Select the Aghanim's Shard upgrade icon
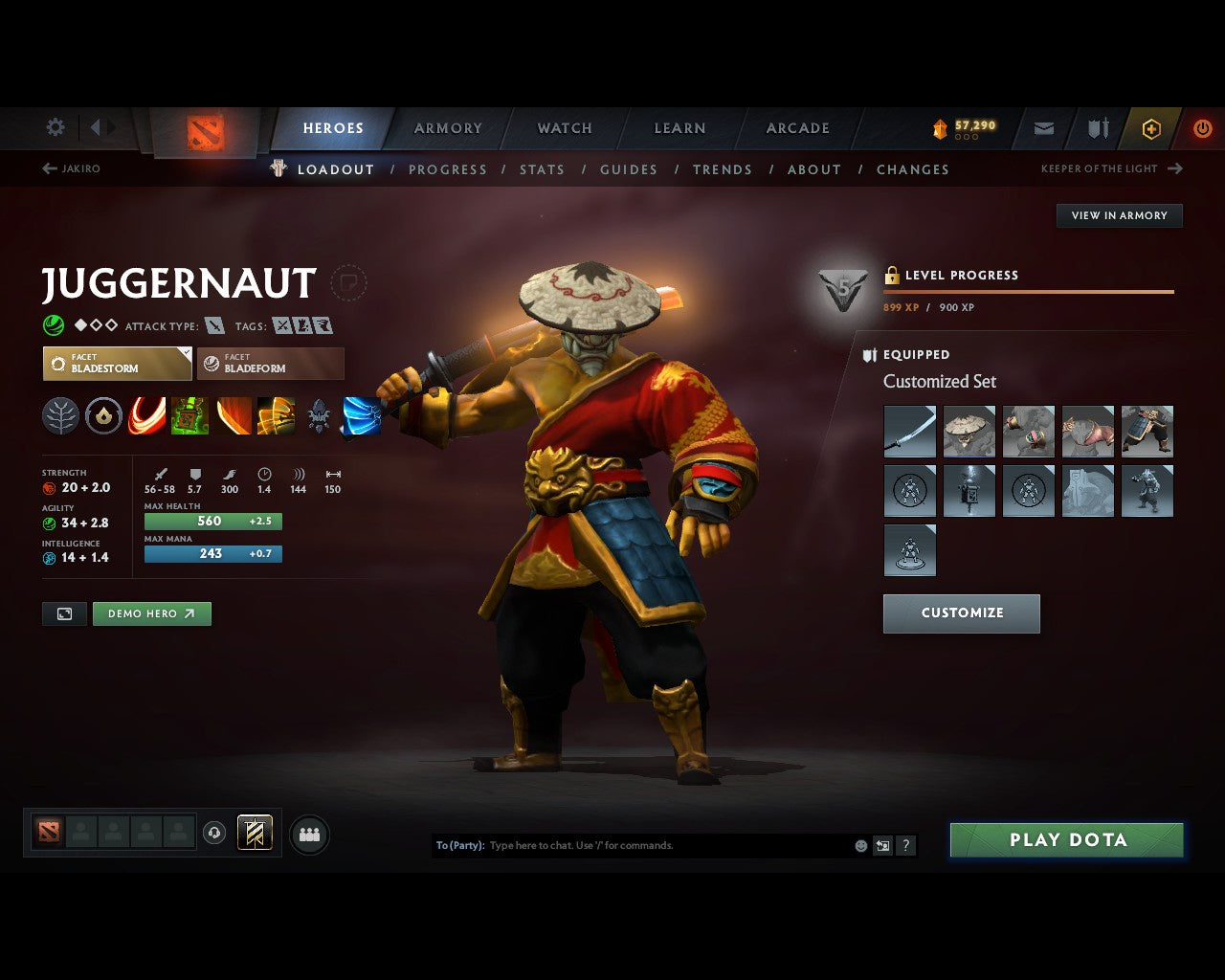Screen dimensions: 1225x980 point(104,415)
